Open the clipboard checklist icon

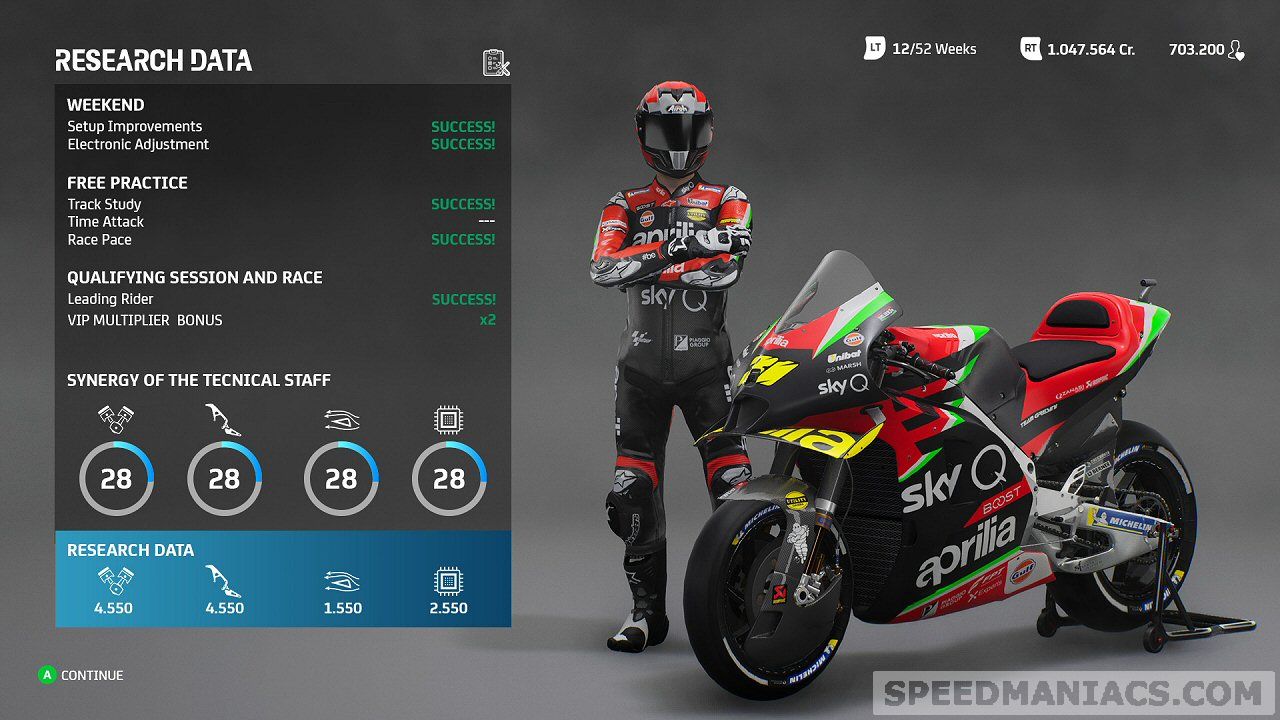click(x=496, y=62)
